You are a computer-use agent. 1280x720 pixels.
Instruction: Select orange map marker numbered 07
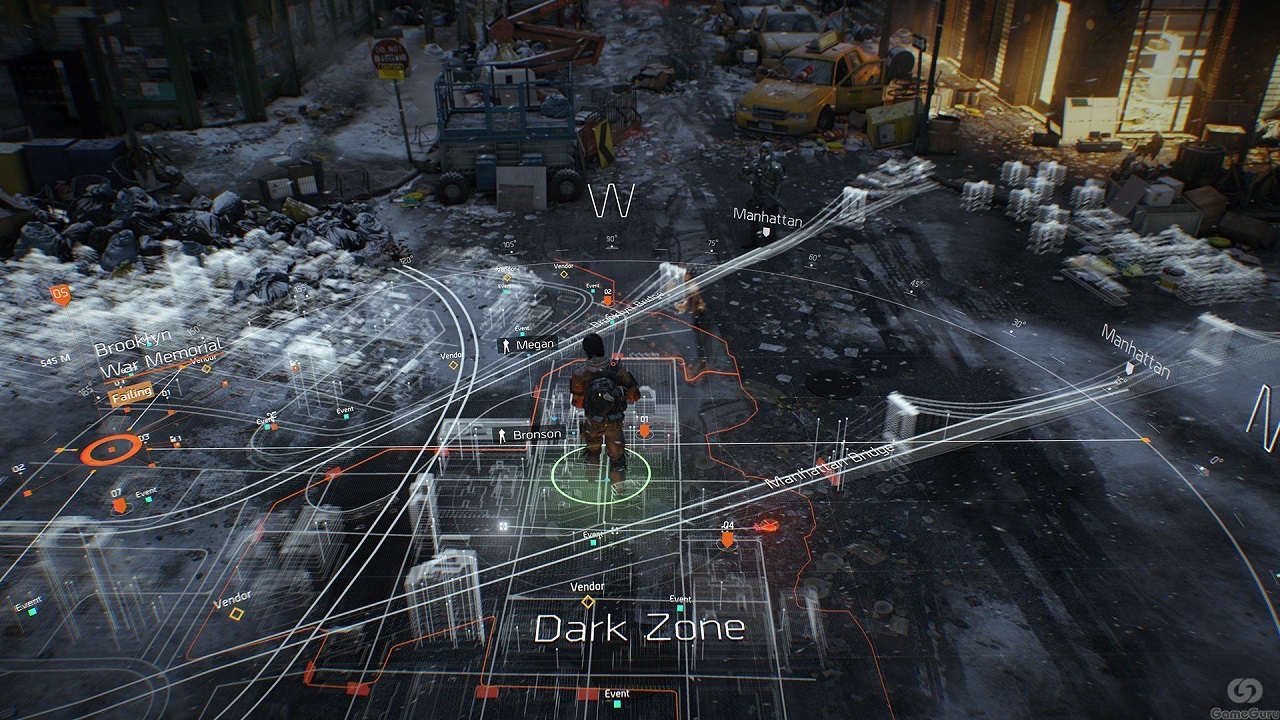click(119, 505)
